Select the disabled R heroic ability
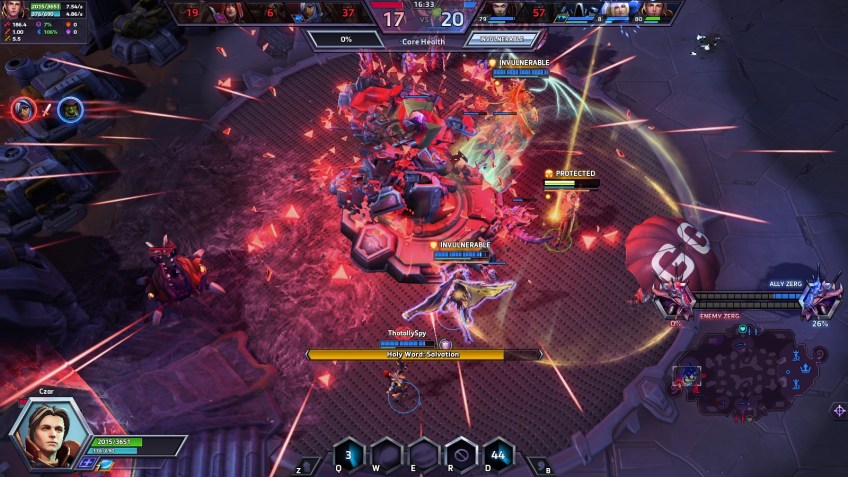 460,453
